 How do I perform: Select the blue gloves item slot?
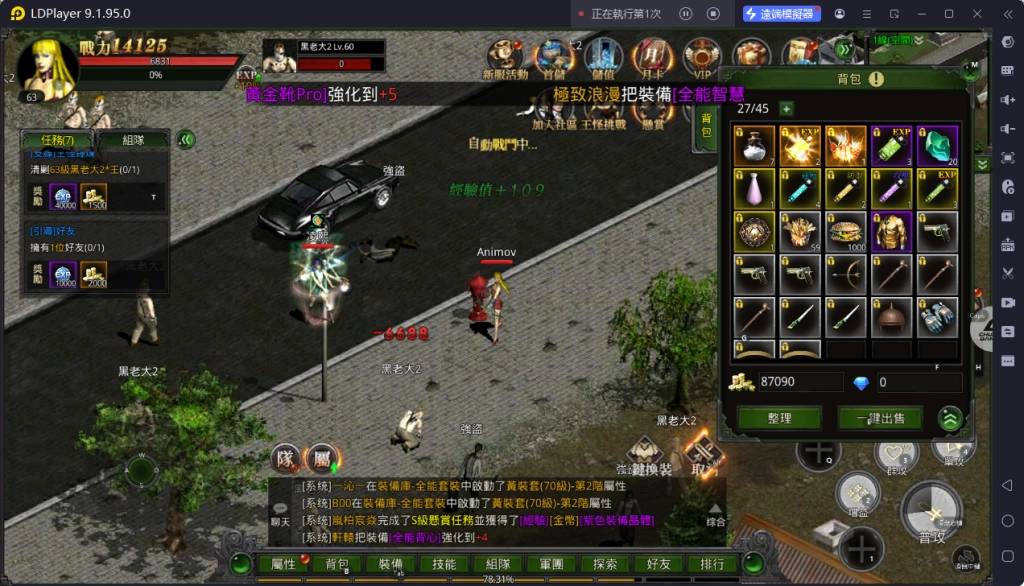click(938, 317)
